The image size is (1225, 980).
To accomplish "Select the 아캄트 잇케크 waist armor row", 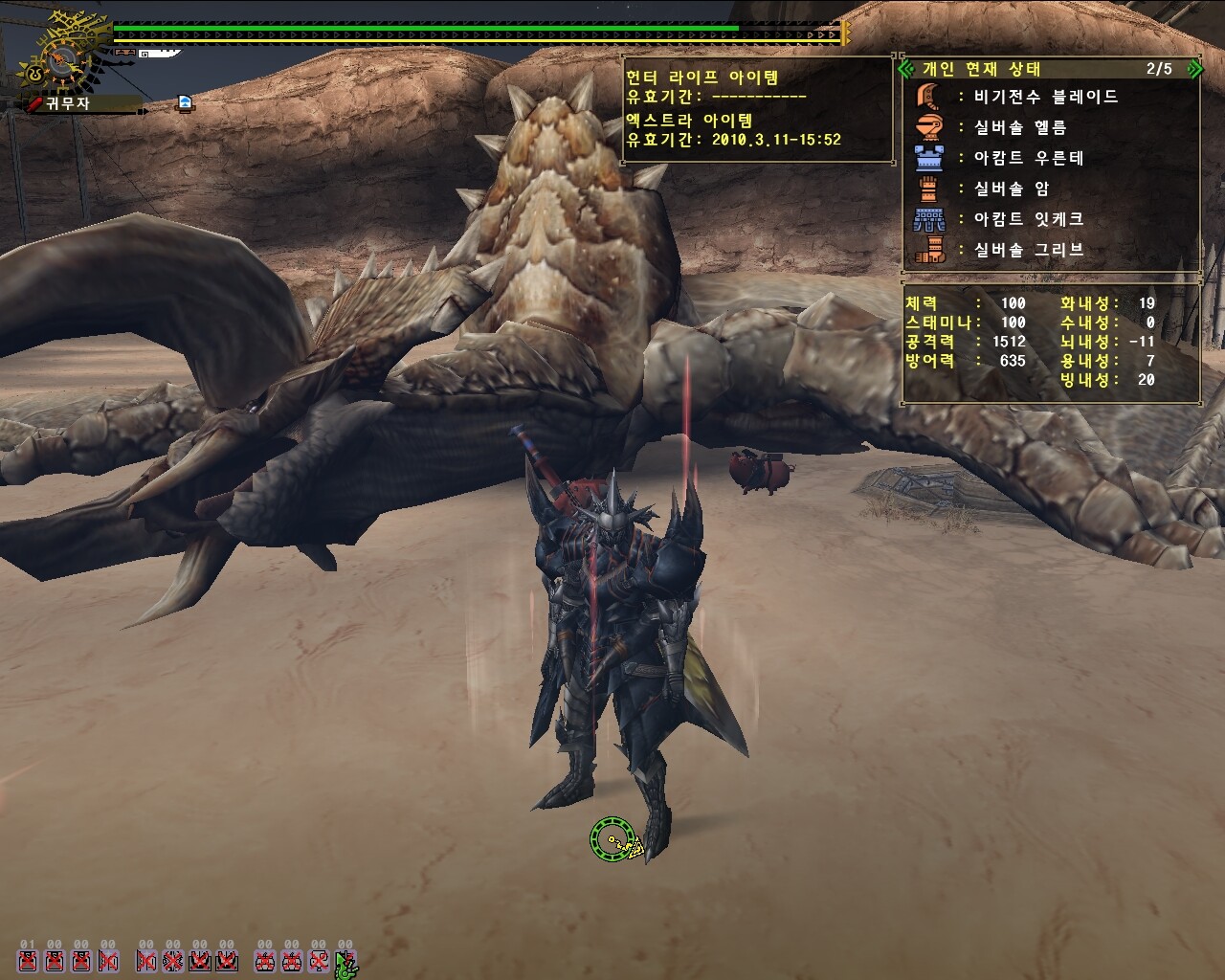I will tap(1028, 219).
